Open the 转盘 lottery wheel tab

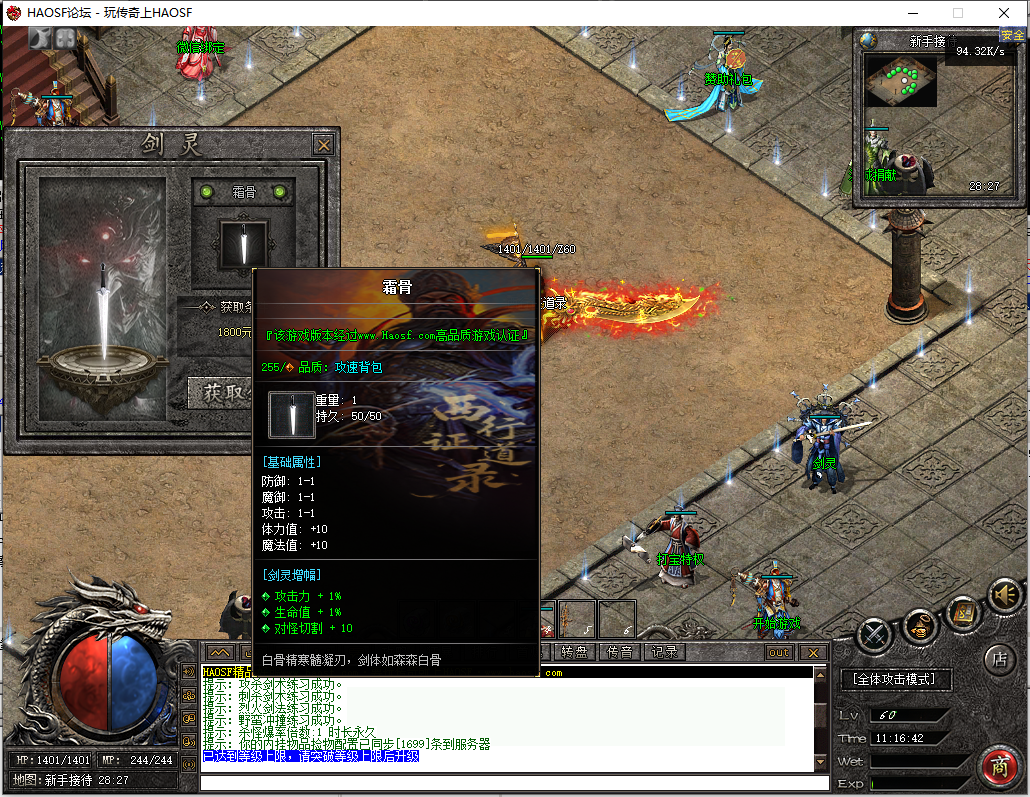[574, 652]
